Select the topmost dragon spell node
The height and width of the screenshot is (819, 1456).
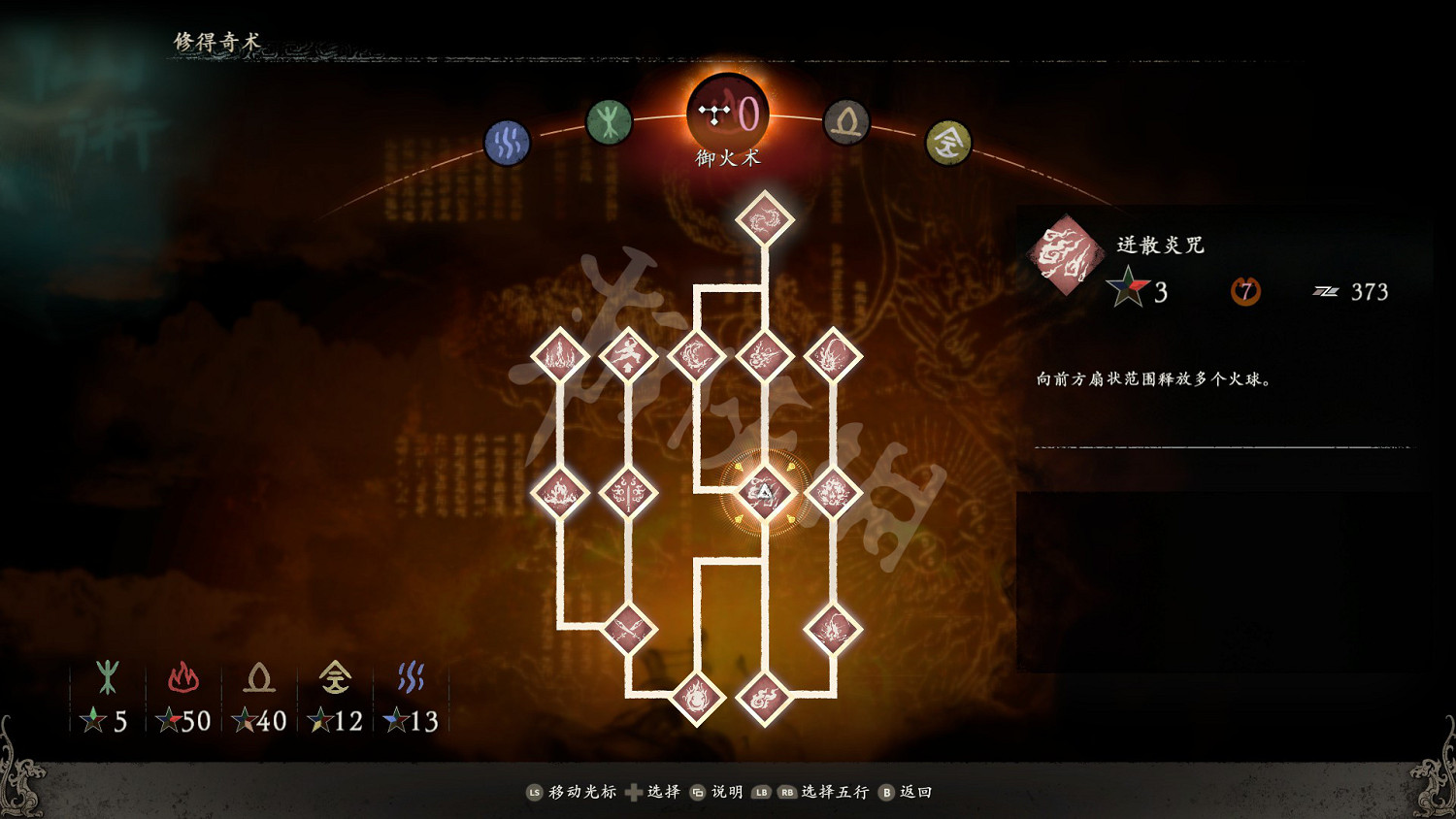[x=765, y=218]
